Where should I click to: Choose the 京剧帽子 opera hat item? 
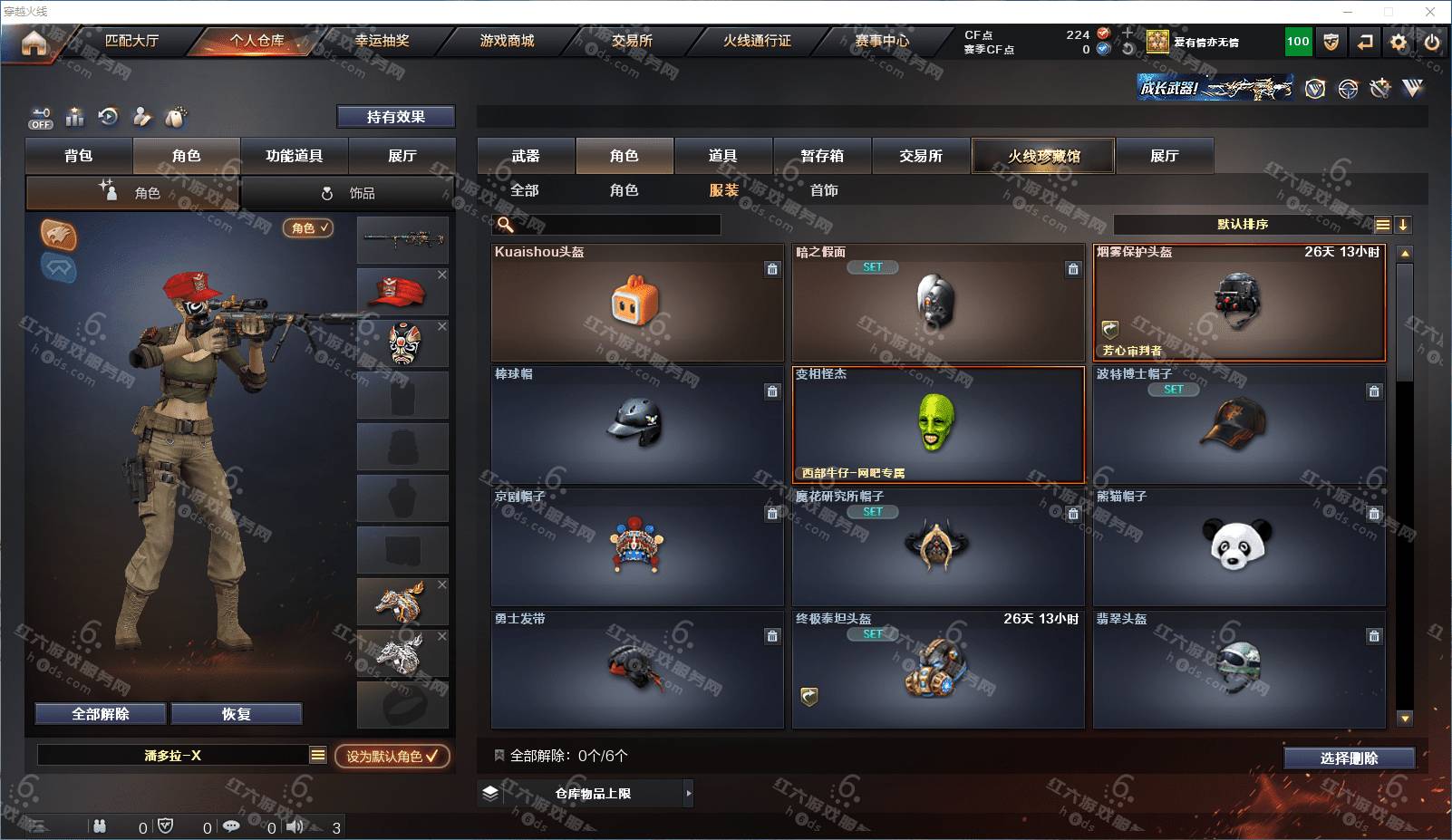coord(636,547)
